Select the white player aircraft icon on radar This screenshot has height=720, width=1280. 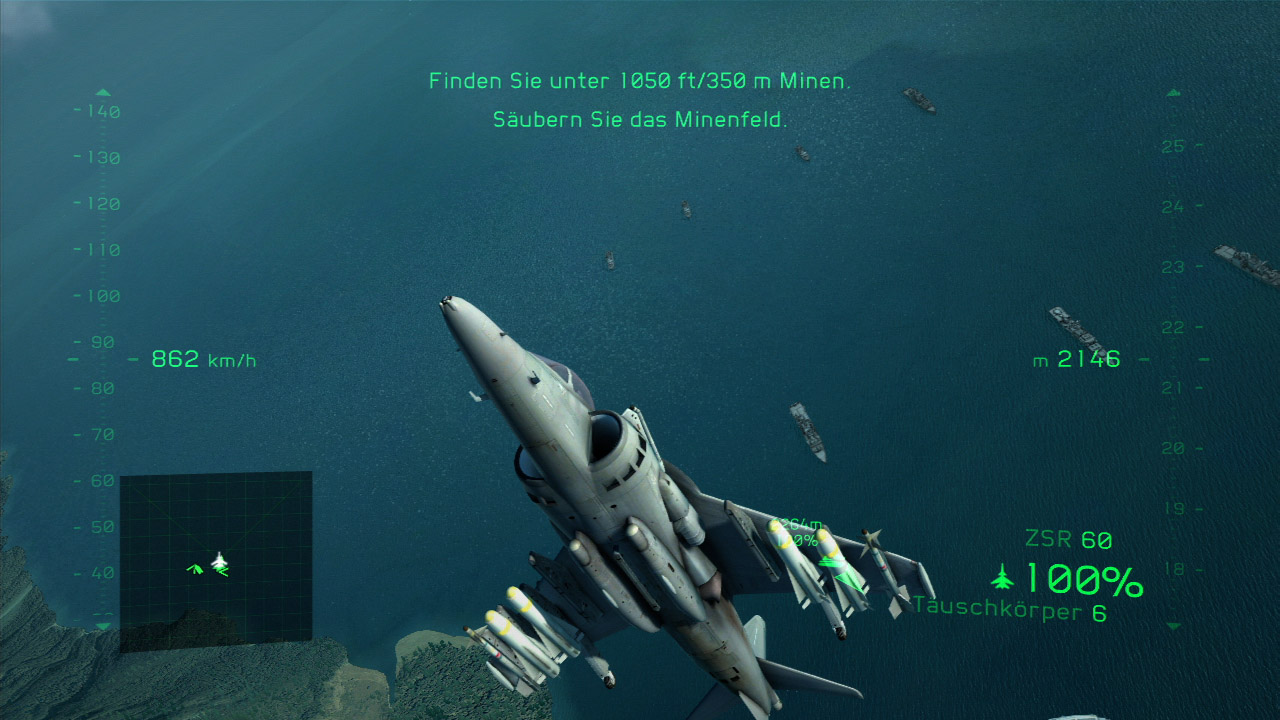[x=219, y=561]
